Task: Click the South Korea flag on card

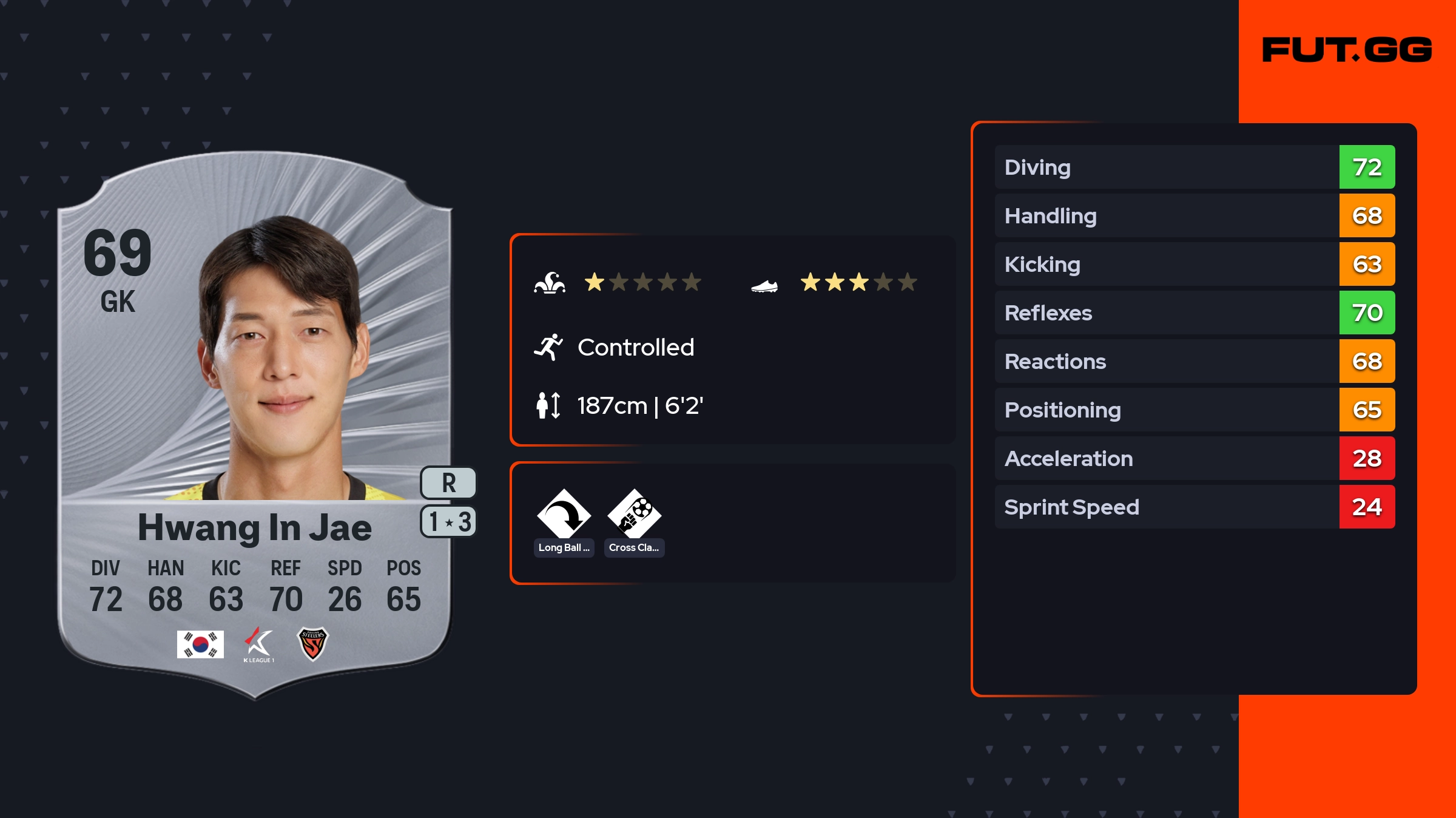Action: click(x=200, y=644)
